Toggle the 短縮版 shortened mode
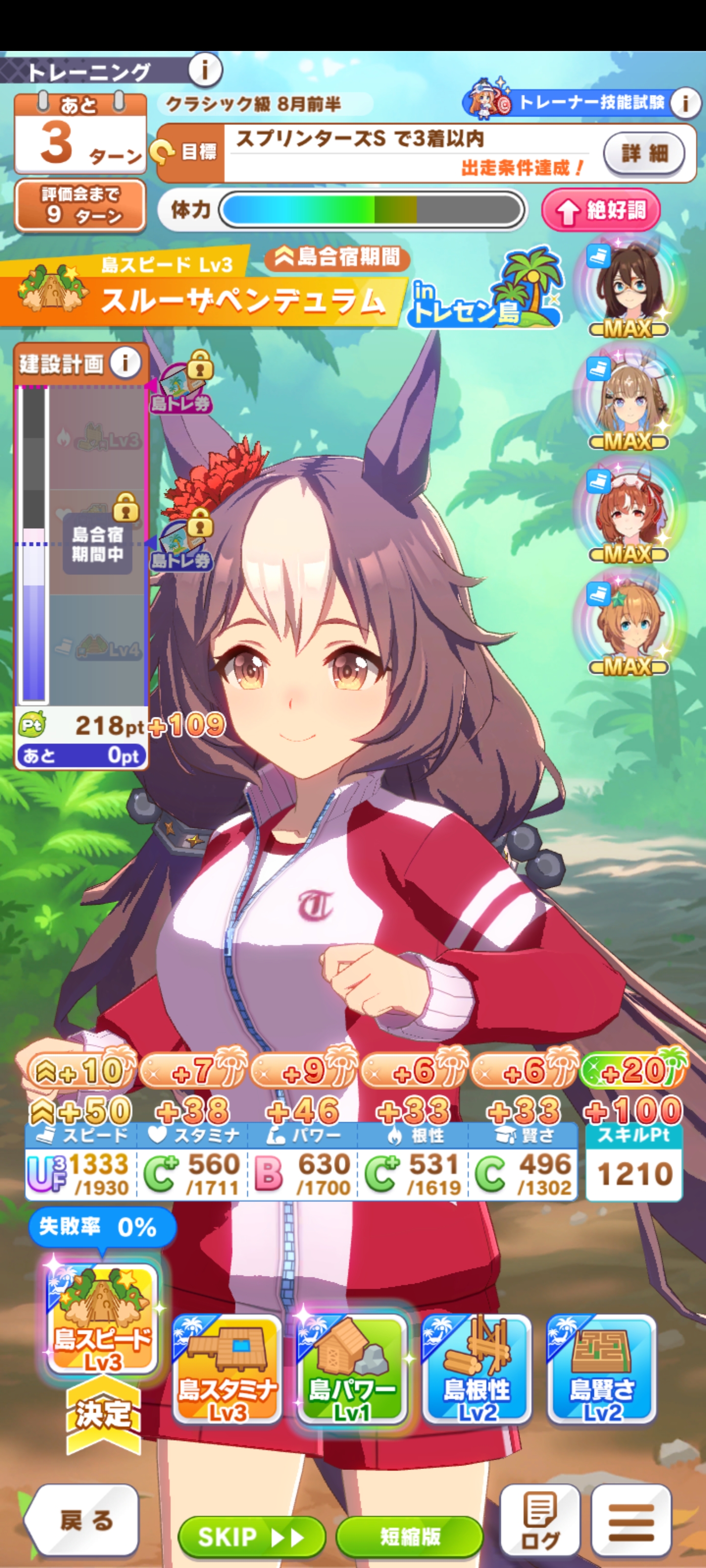Screen dimensions: 706x1568 (x=409, y=1536)
